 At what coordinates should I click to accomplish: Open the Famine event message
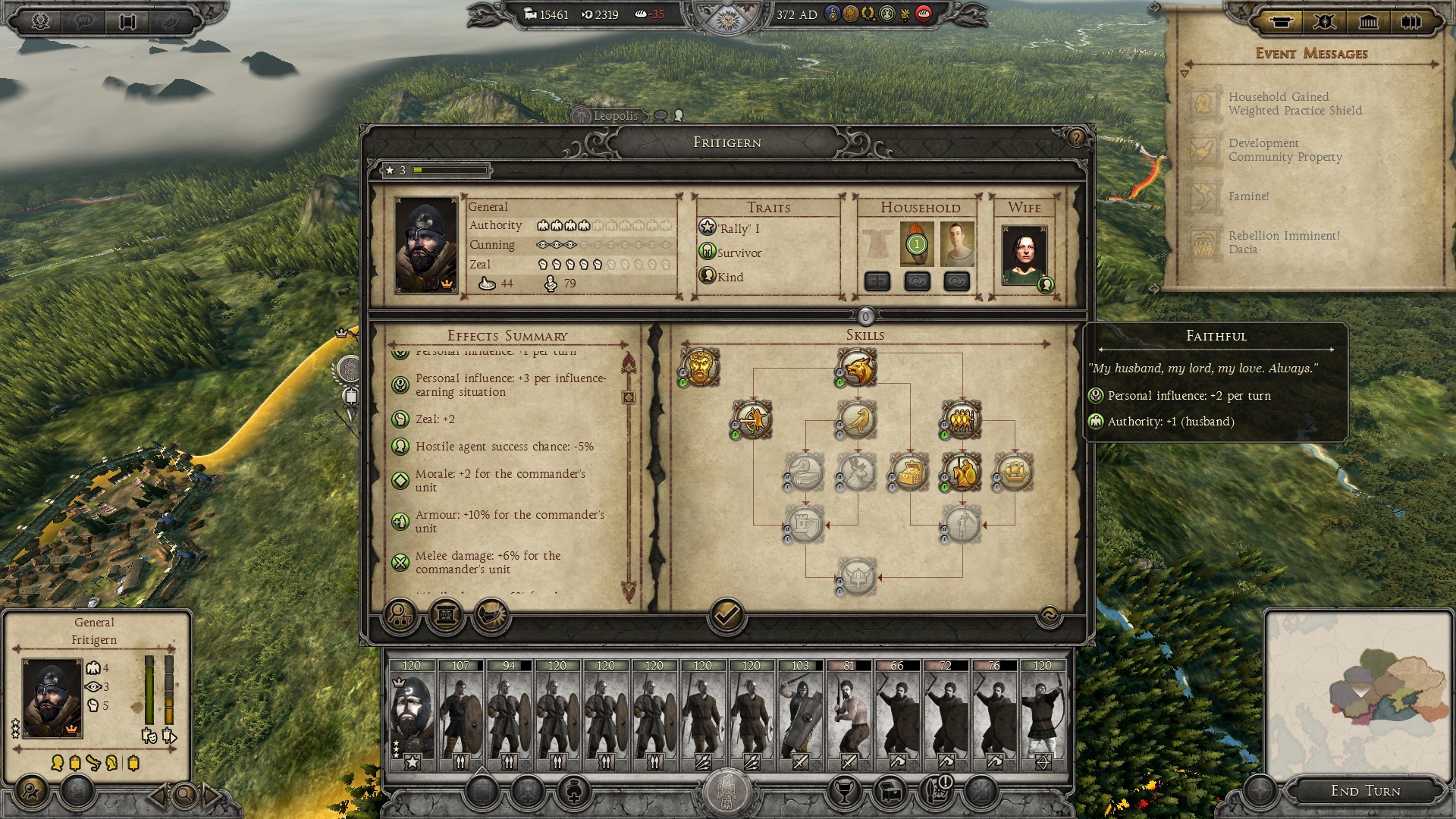(x=1248, y=196)
